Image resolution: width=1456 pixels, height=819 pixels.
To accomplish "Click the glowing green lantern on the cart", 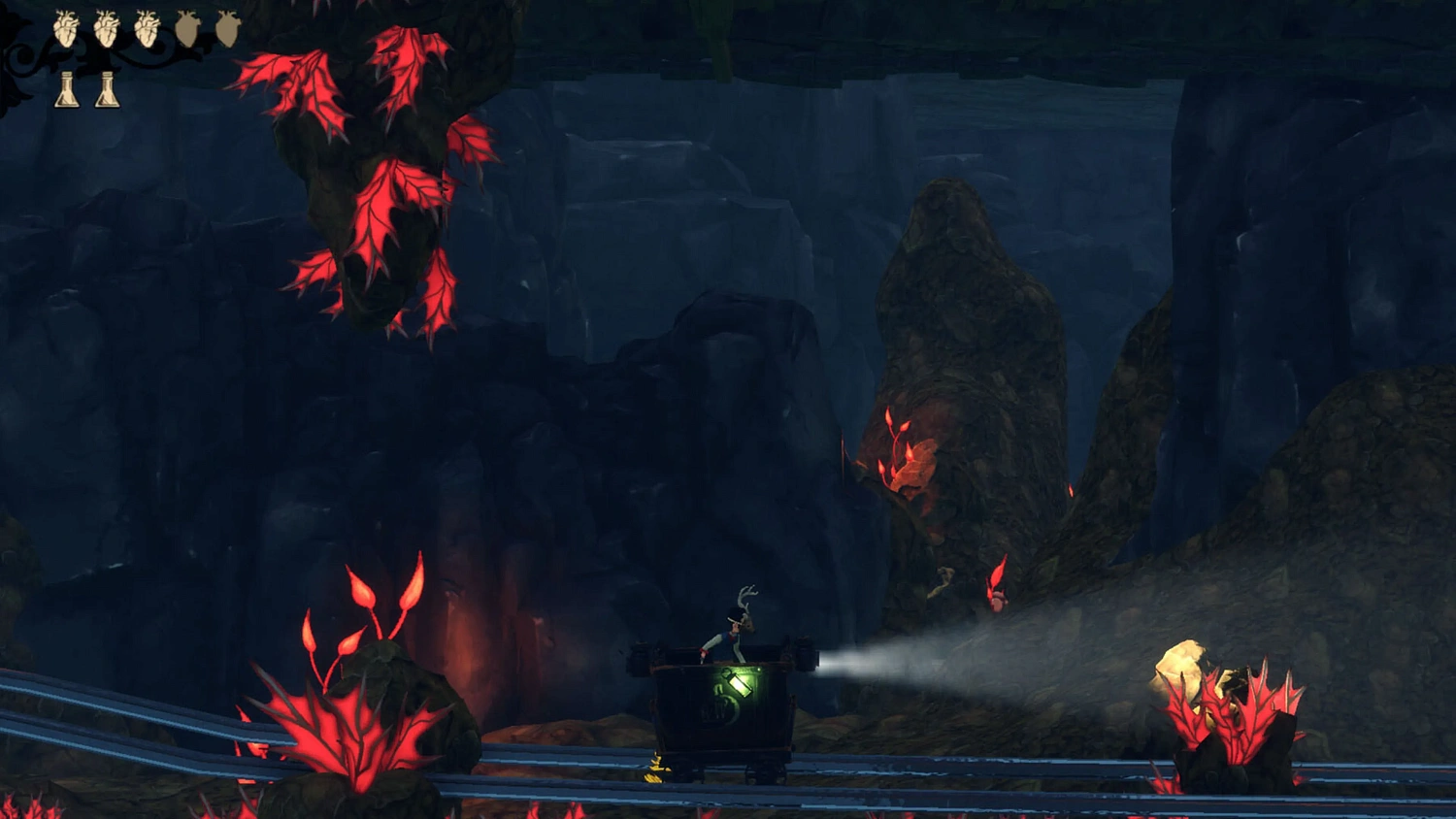I will point(740,681).
